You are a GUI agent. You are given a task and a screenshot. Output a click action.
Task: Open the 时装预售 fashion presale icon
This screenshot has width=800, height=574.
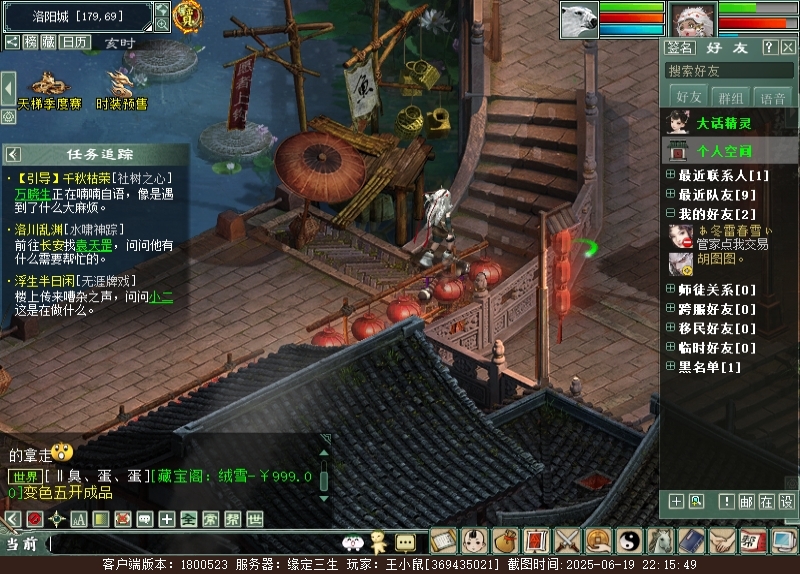pyautogui.click(x=121, y=89)
